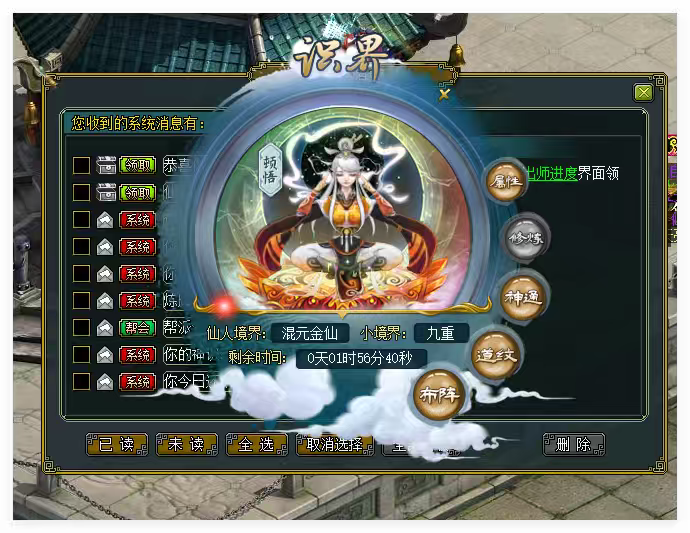The width and height of the screenshot is (690, 533).
Task: Tick the checkbox for the 帮会 message
Action: point(81,327)
